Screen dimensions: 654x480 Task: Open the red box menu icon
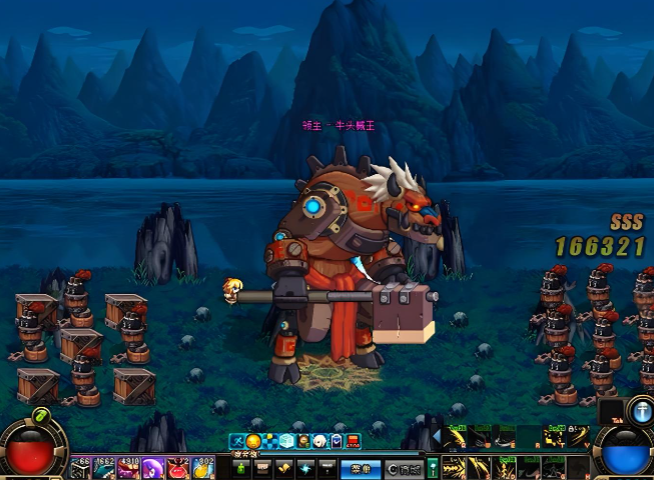tap(352, 440)
